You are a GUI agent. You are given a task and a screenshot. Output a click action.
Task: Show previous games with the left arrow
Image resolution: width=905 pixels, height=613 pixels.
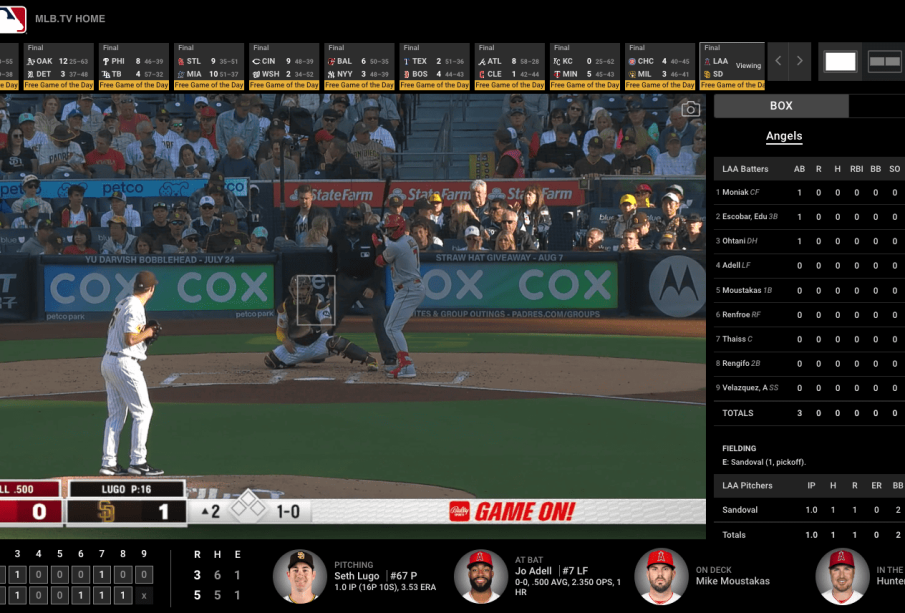tap(780, 61)
